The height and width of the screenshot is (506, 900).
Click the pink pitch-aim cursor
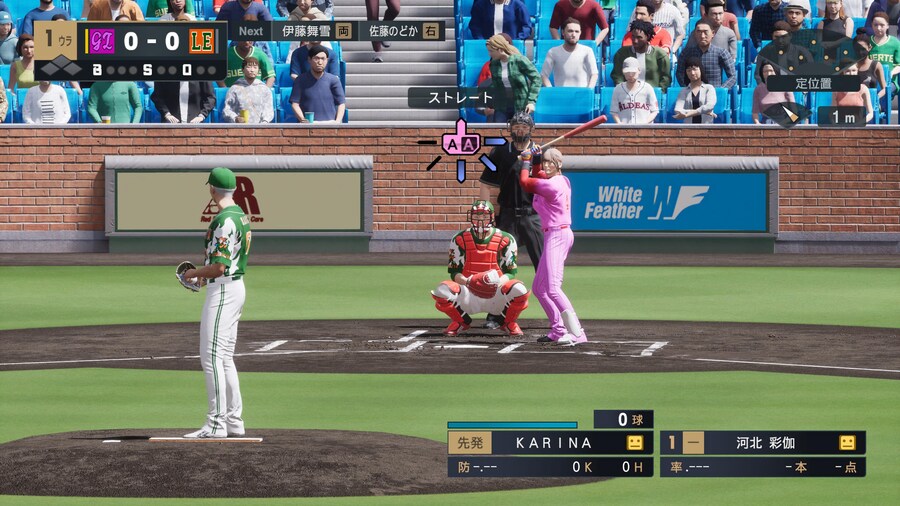click(x=461, y=145)
